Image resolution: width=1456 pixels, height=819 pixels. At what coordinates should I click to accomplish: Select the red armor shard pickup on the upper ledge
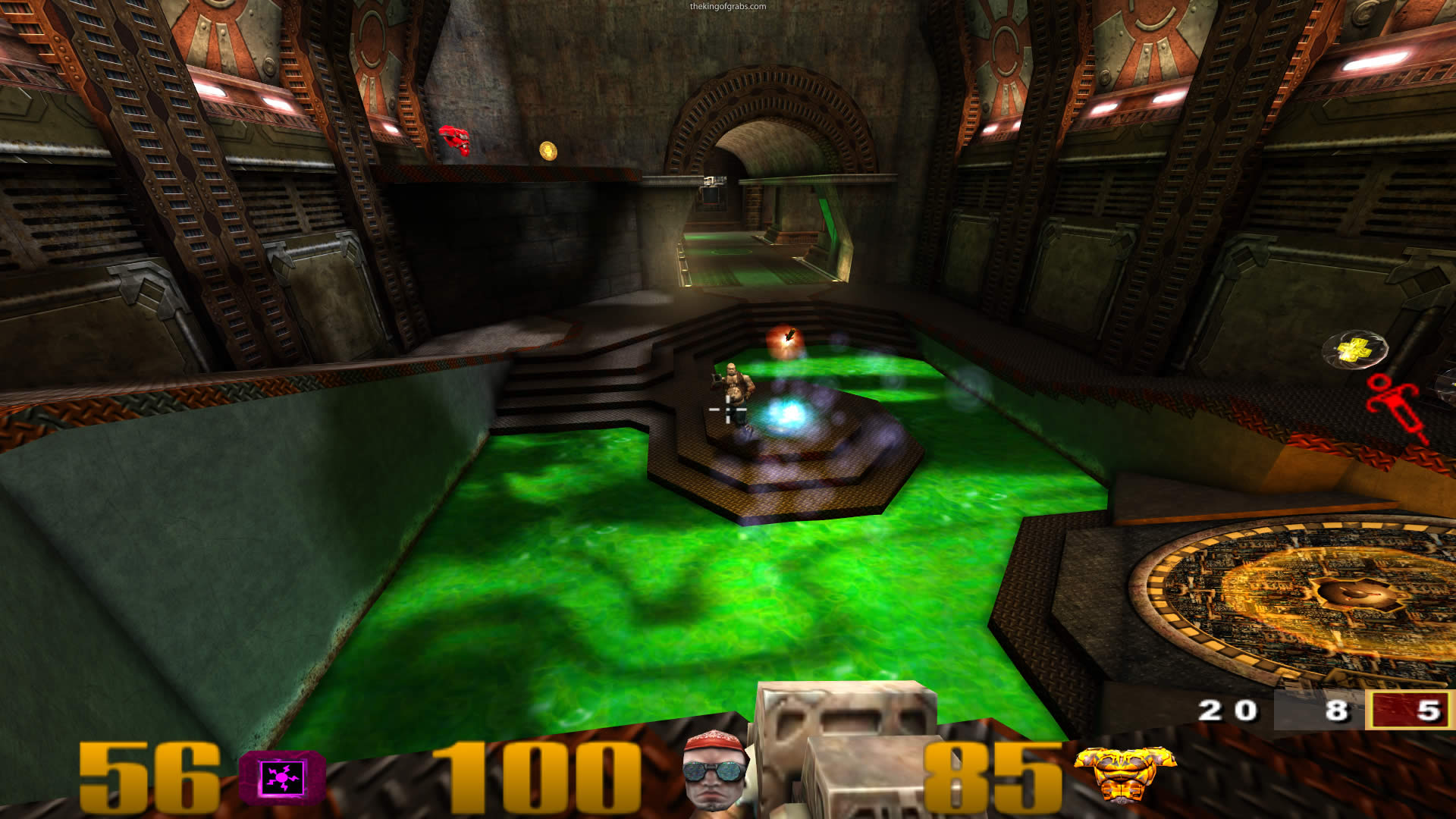click(x=455, y=140)
